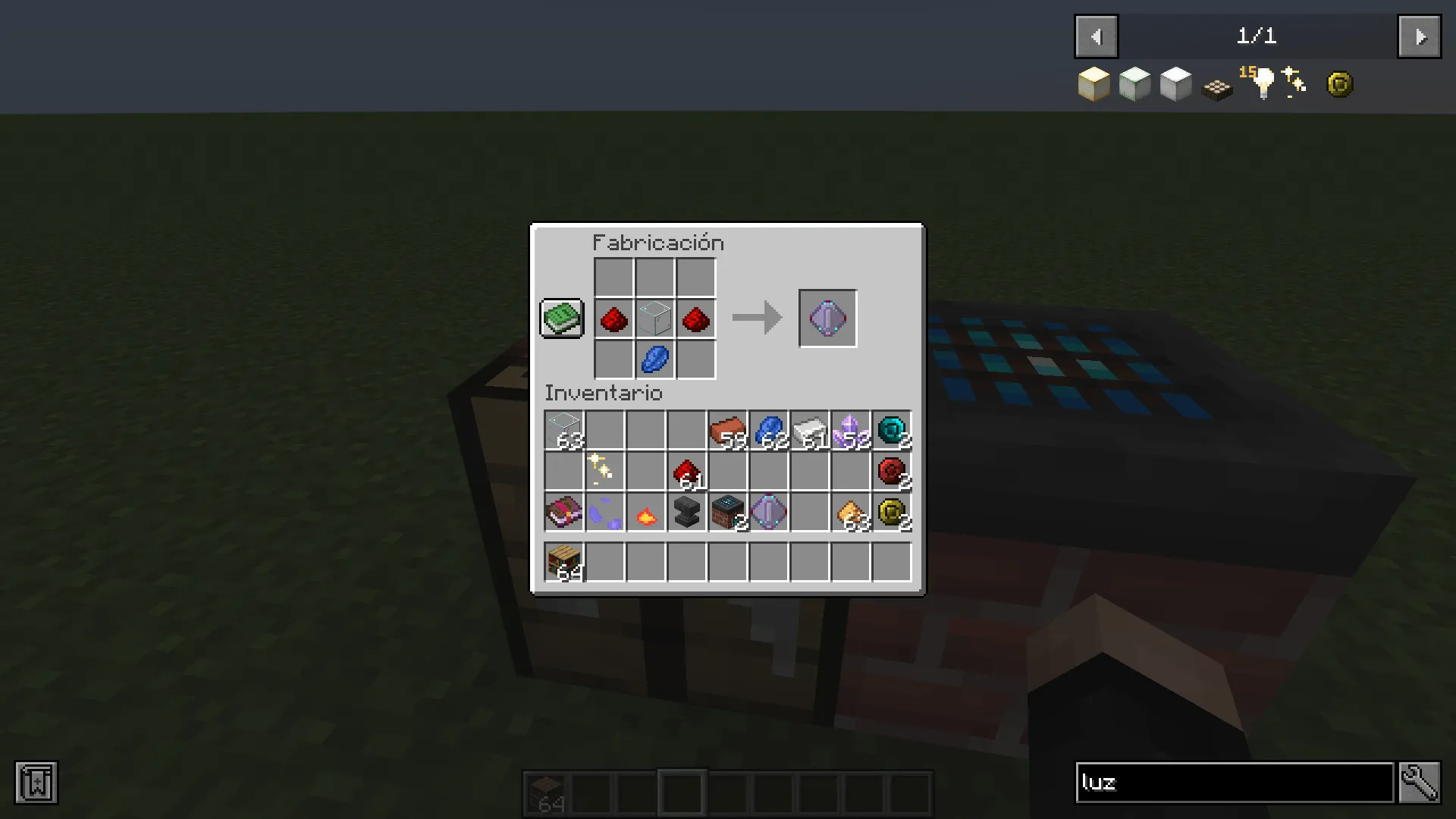The image size is (1456, 819).
Task: Click the previous page arrow in JEI
Action: click(1095, 36)
